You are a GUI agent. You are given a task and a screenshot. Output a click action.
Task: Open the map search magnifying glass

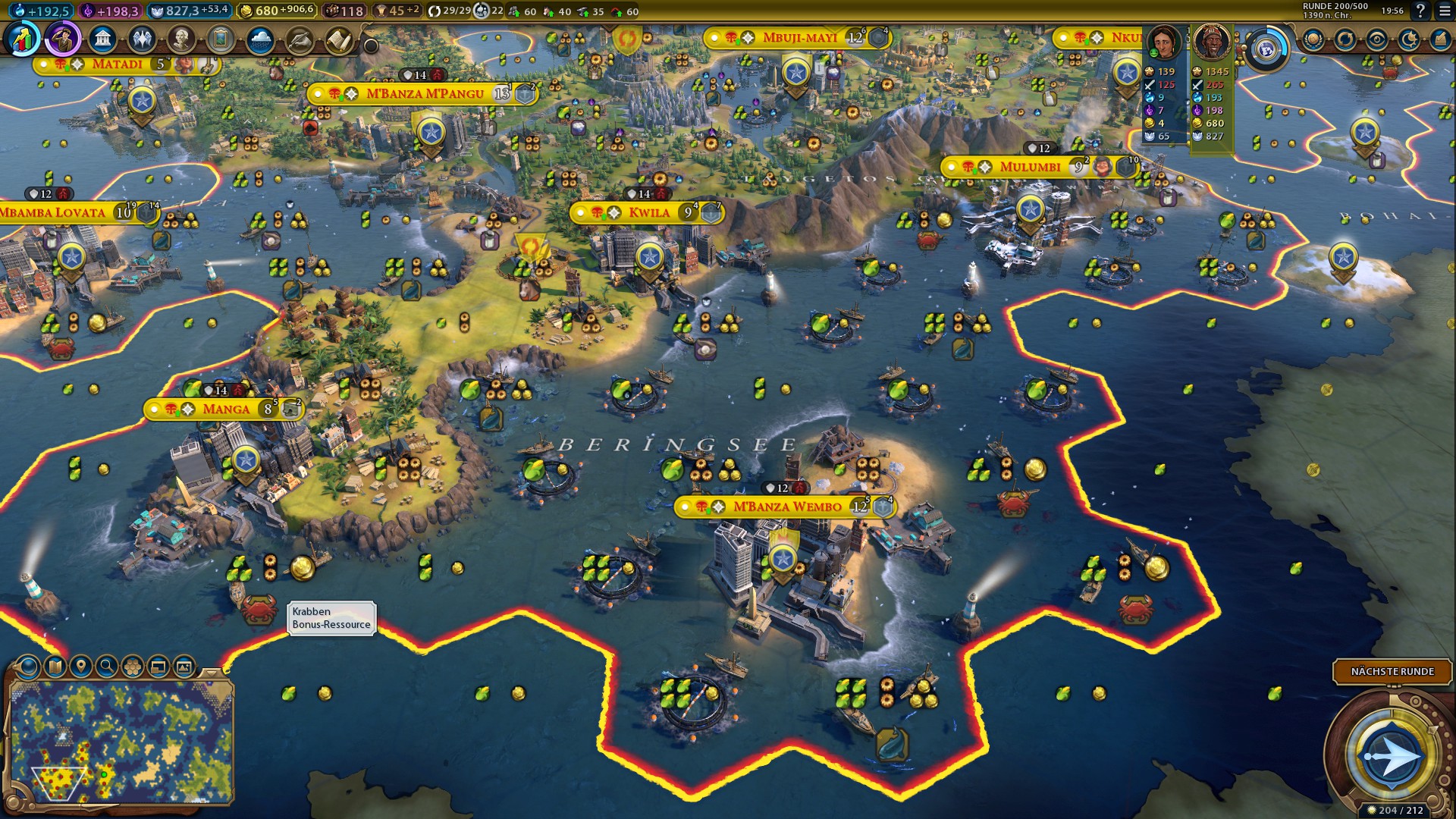pyautogui.click(x=107, y=667)
